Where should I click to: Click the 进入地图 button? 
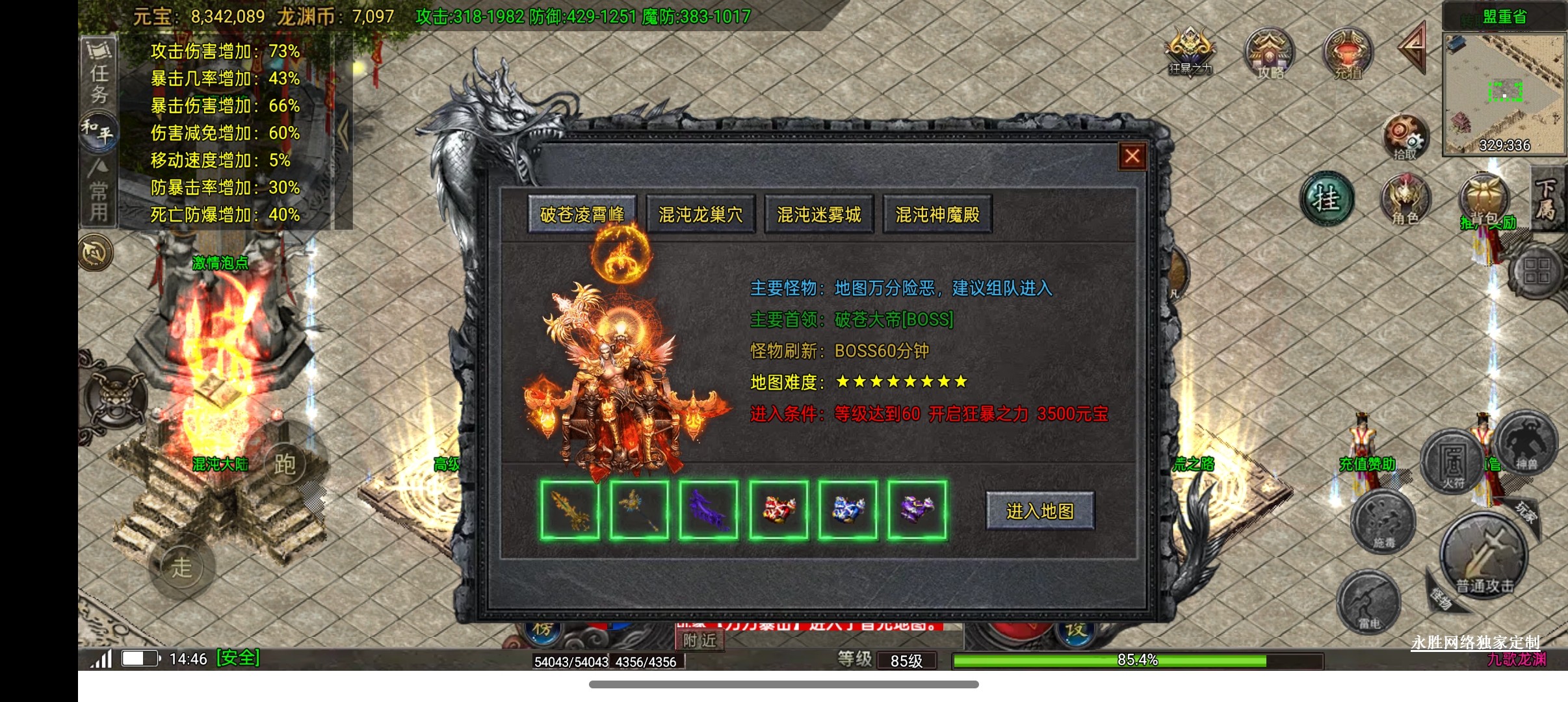[1040, 512]
